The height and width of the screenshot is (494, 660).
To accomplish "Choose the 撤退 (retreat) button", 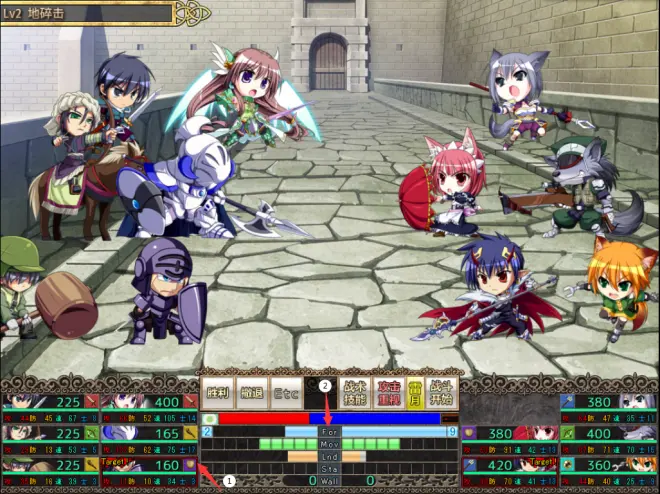I will click(x=251, y=392).
